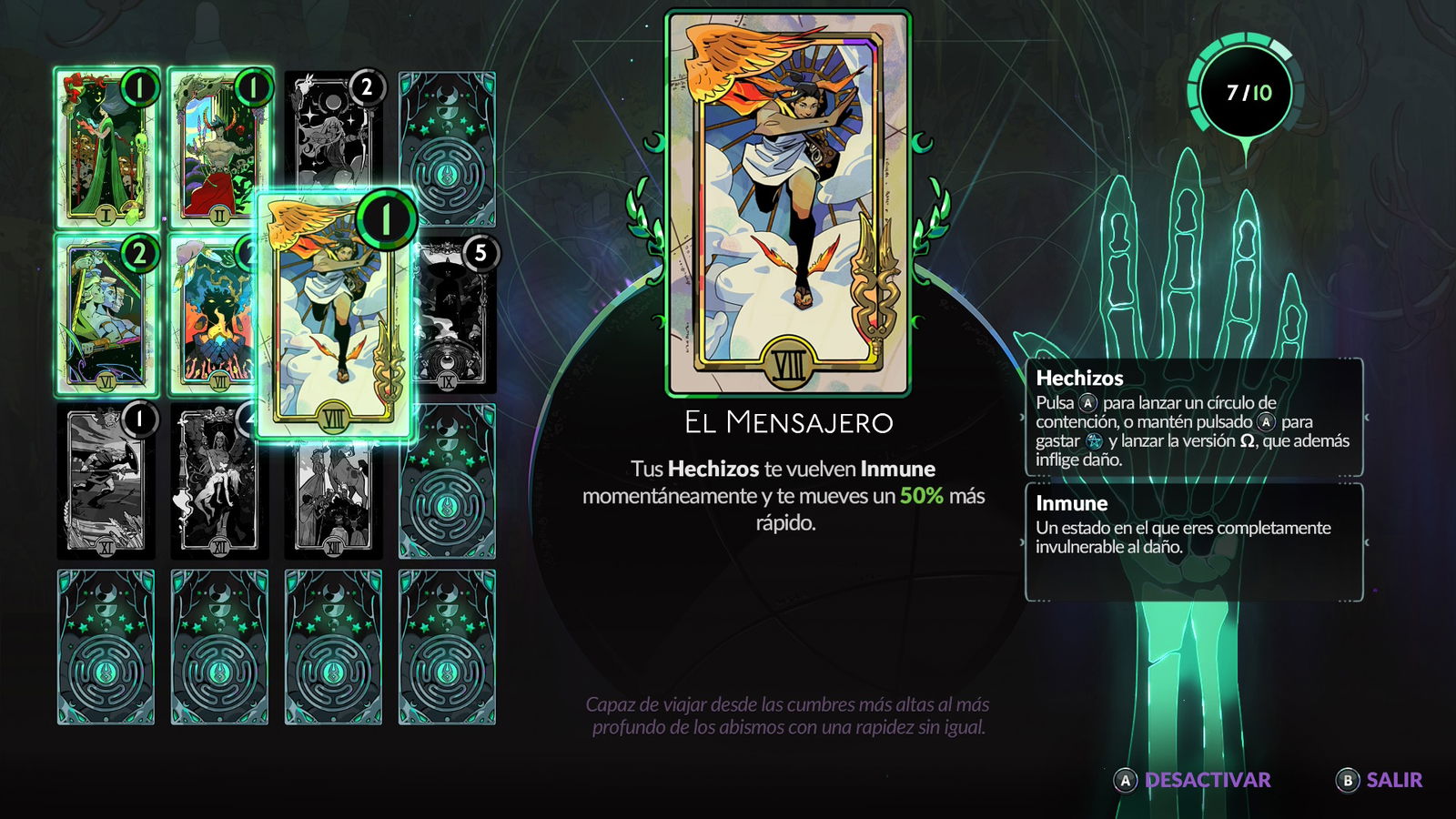This screenshot has height=819, width=1456.
Task: Select the inactive grayscale card III
Action: [333, 132]
